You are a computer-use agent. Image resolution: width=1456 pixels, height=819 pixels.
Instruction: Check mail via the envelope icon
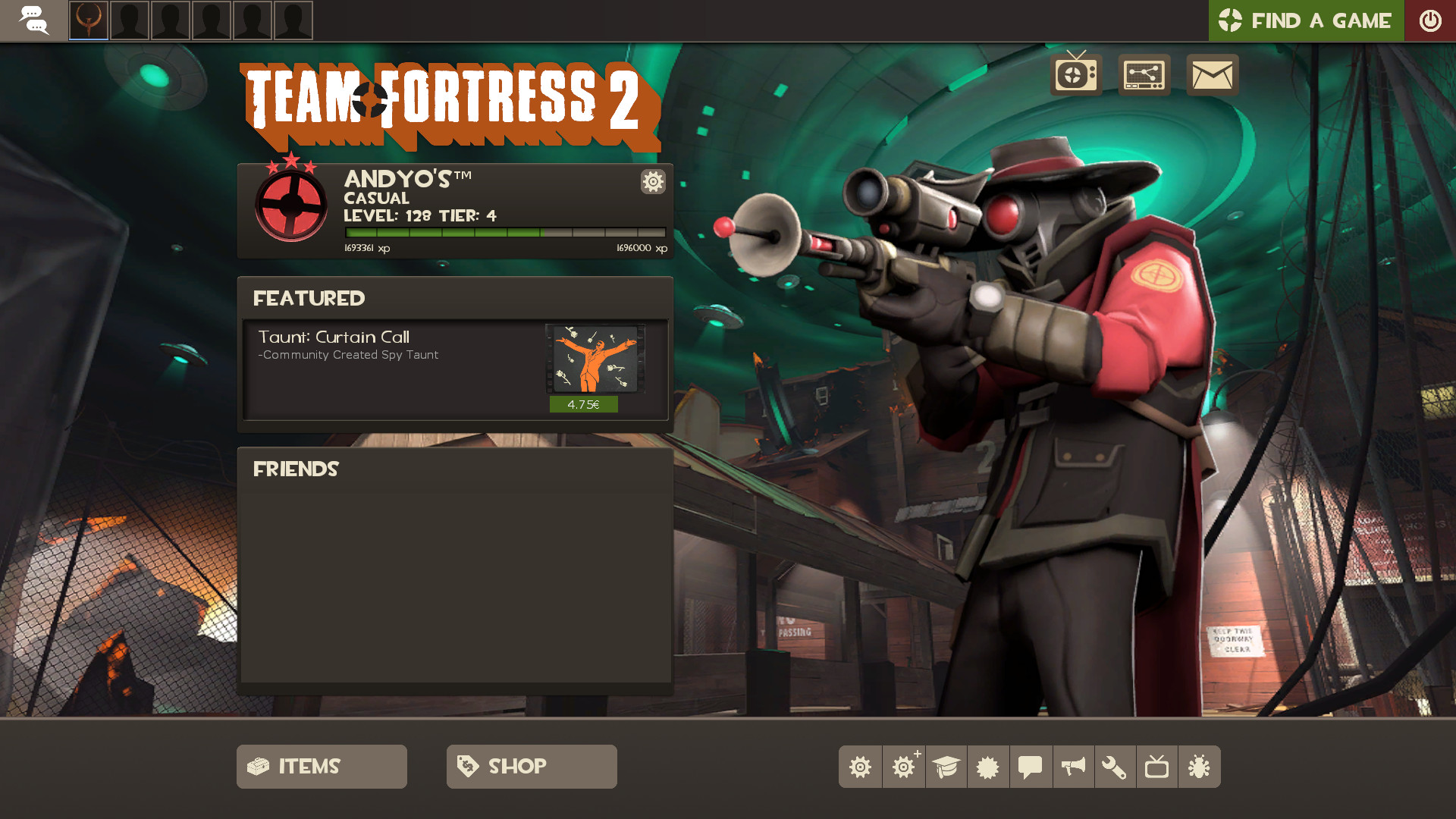[x=1212, y=74]
